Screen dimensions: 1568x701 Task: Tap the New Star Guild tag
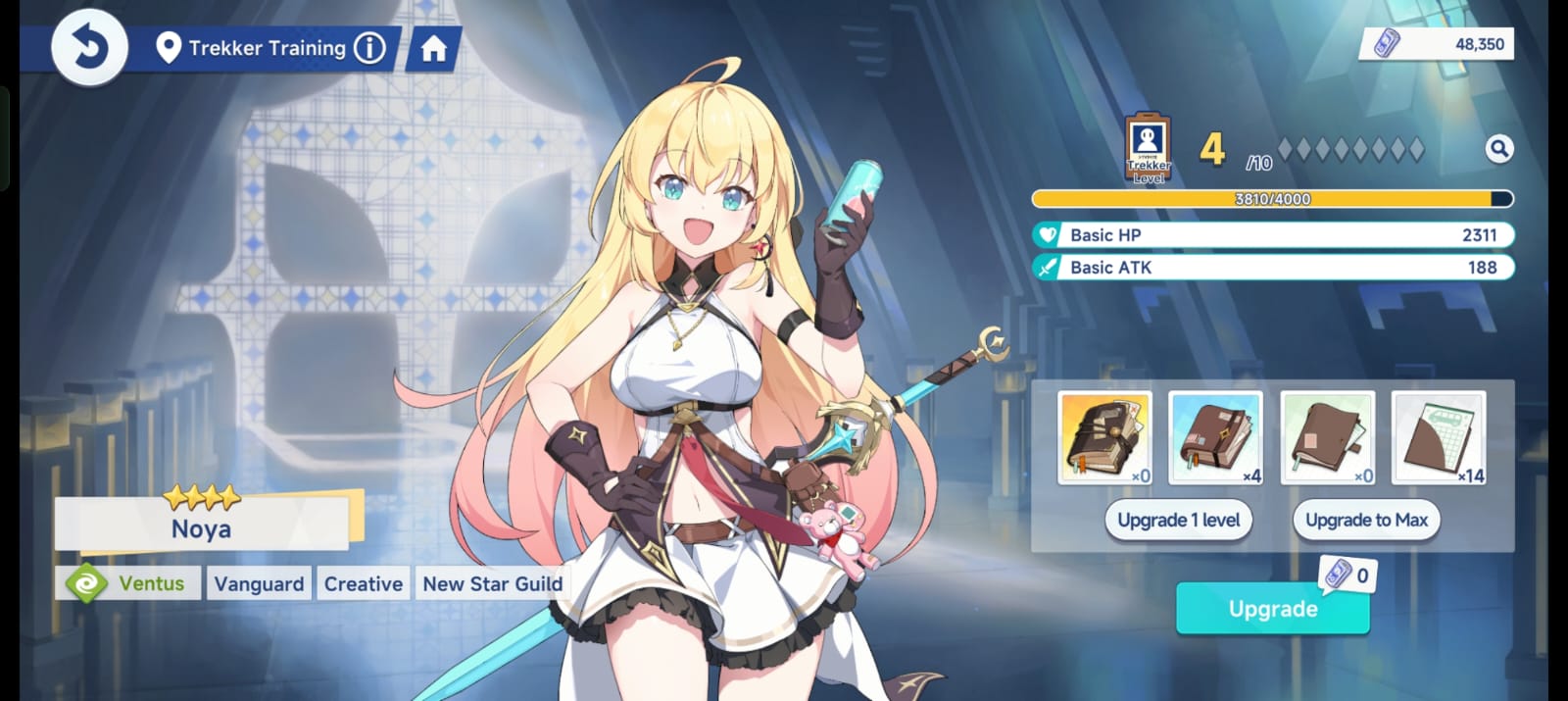click(492, 583)
